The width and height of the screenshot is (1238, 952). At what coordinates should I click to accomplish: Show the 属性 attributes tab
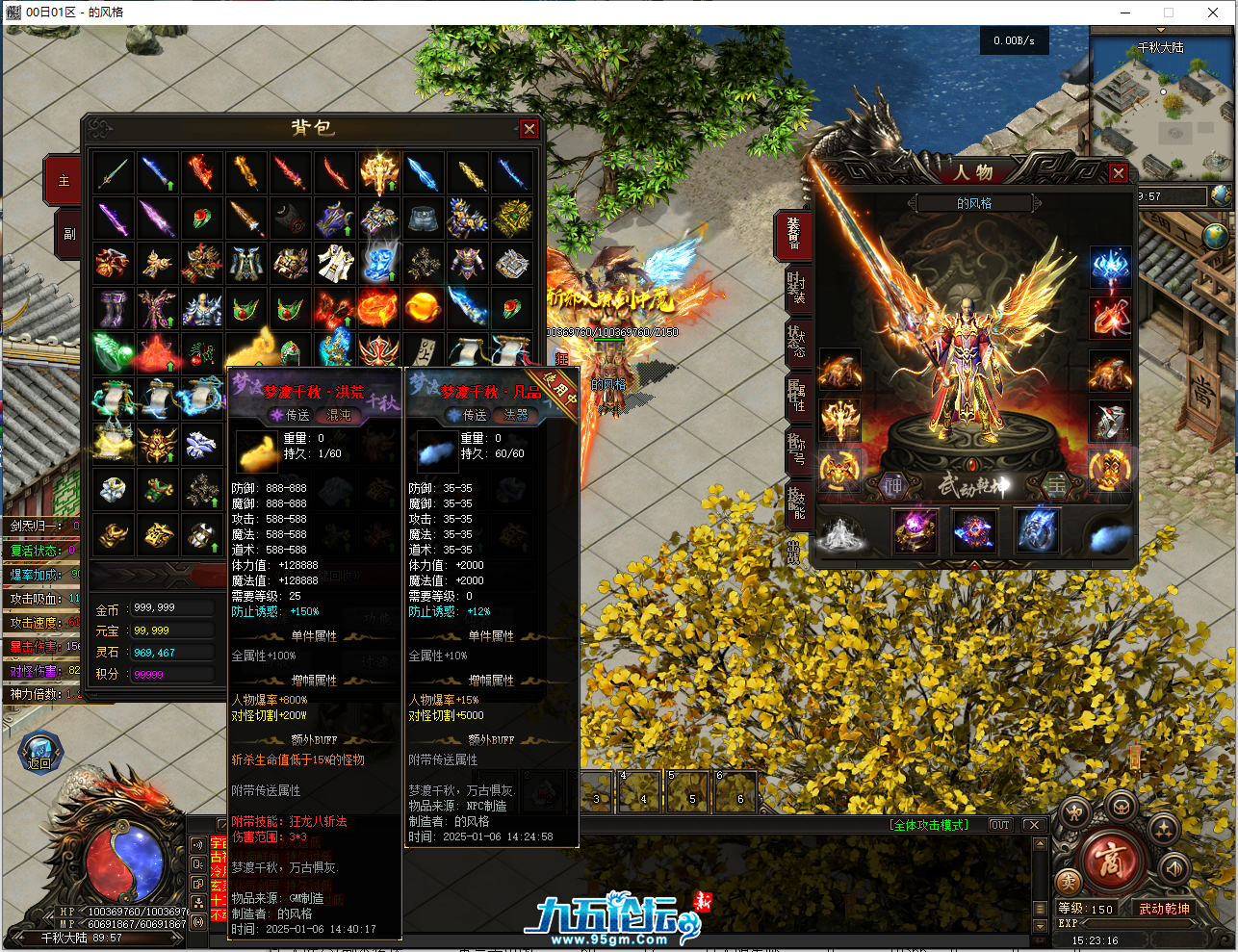click(x=796, y=394)
